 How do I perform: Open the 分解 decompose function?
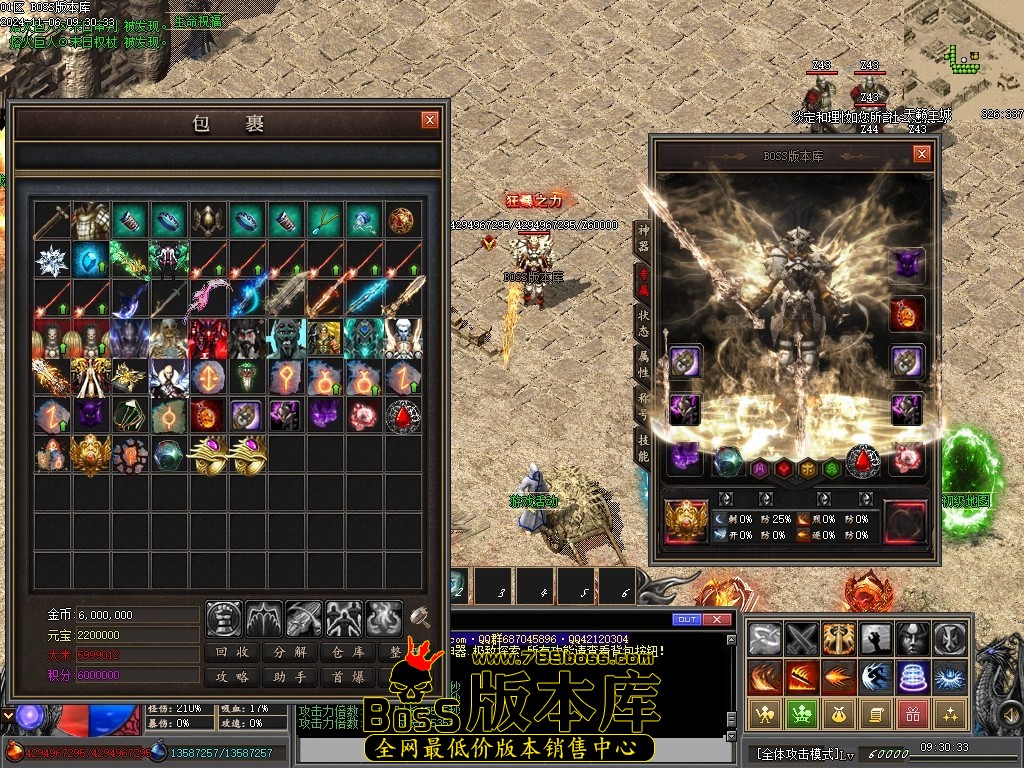point(290,651)
